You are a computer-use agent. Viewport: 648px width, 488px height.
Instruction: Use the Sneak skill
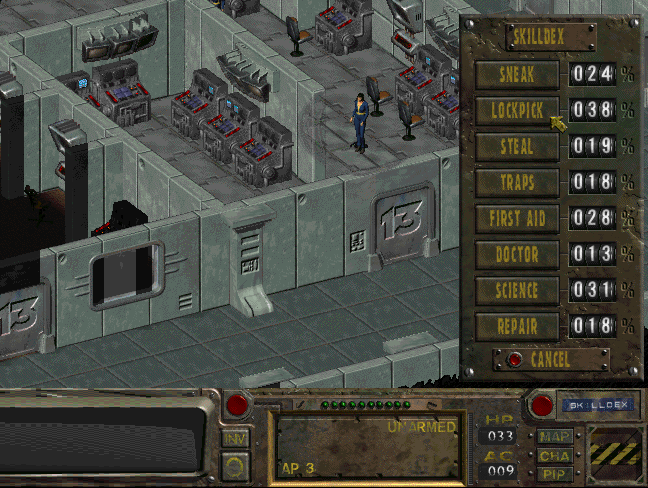(x=517, y=75)
